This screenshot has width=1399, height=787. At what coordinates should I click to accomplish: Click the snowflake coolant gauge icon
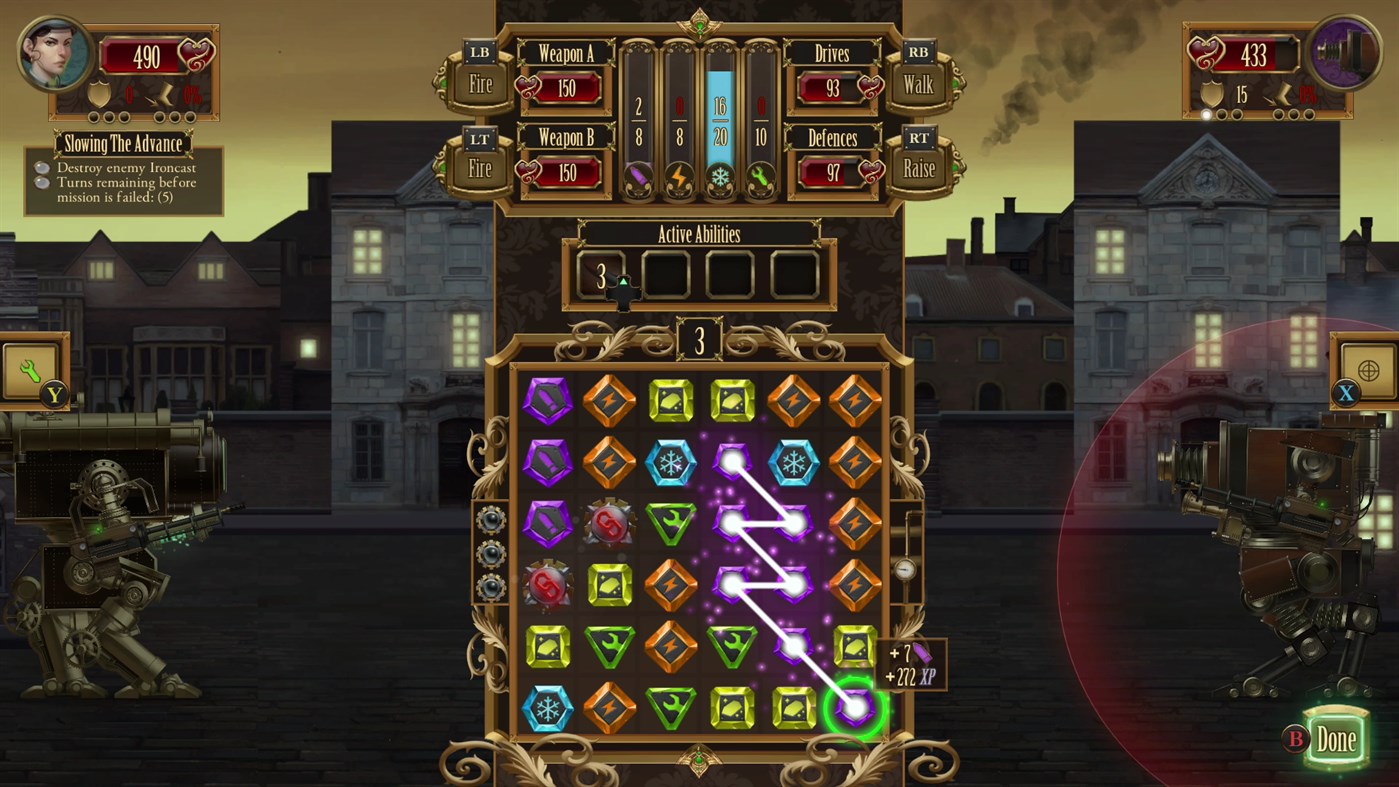(x=719, y=178)
